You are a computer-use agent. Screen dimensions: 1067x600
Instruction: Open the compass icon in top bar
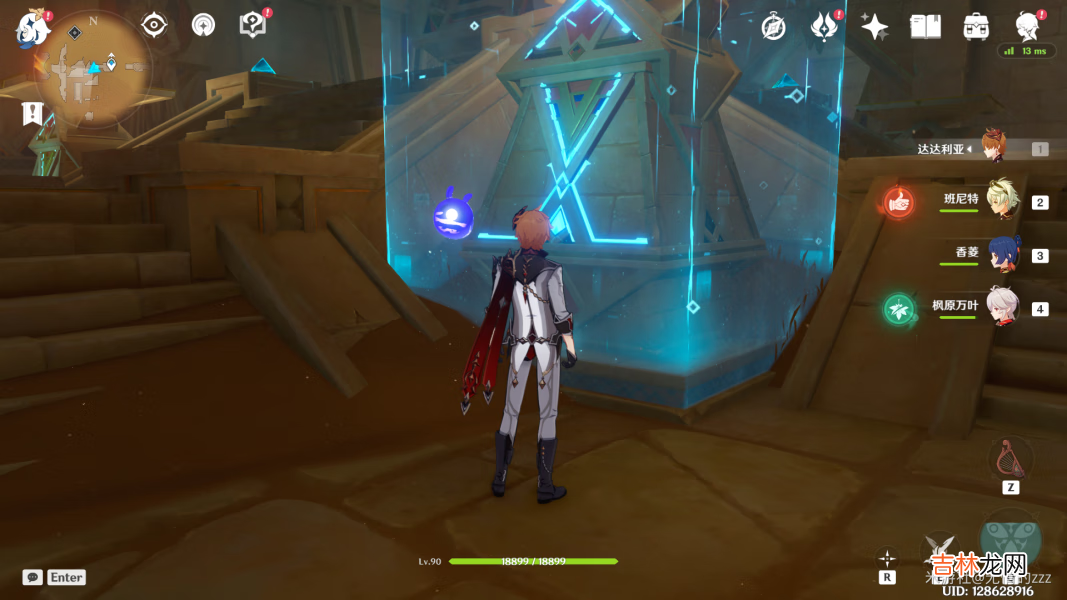click(x=773, y=27)
